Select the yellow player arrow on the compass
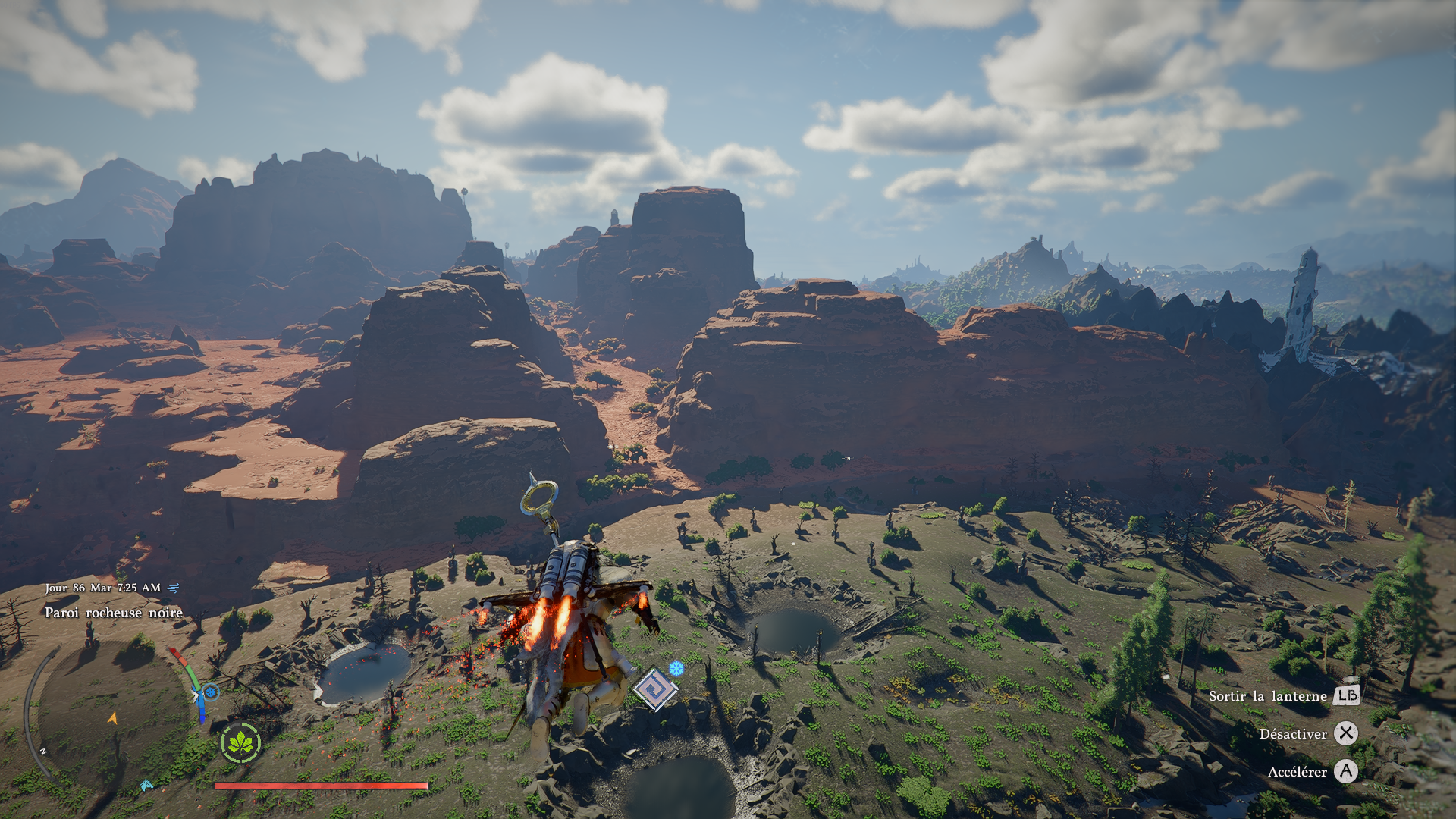 113,717
